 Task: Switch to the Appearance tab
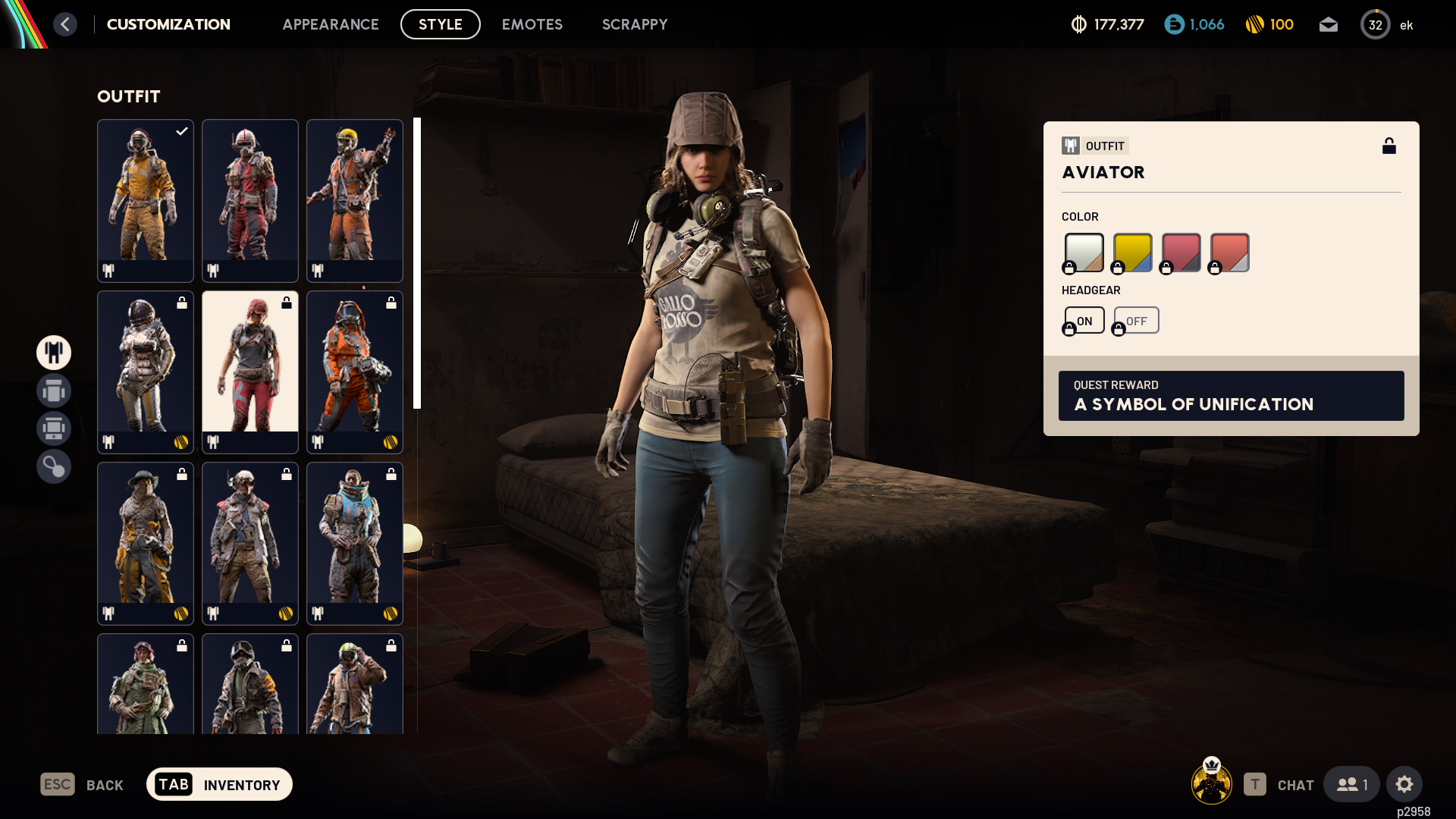click(330, 24)
